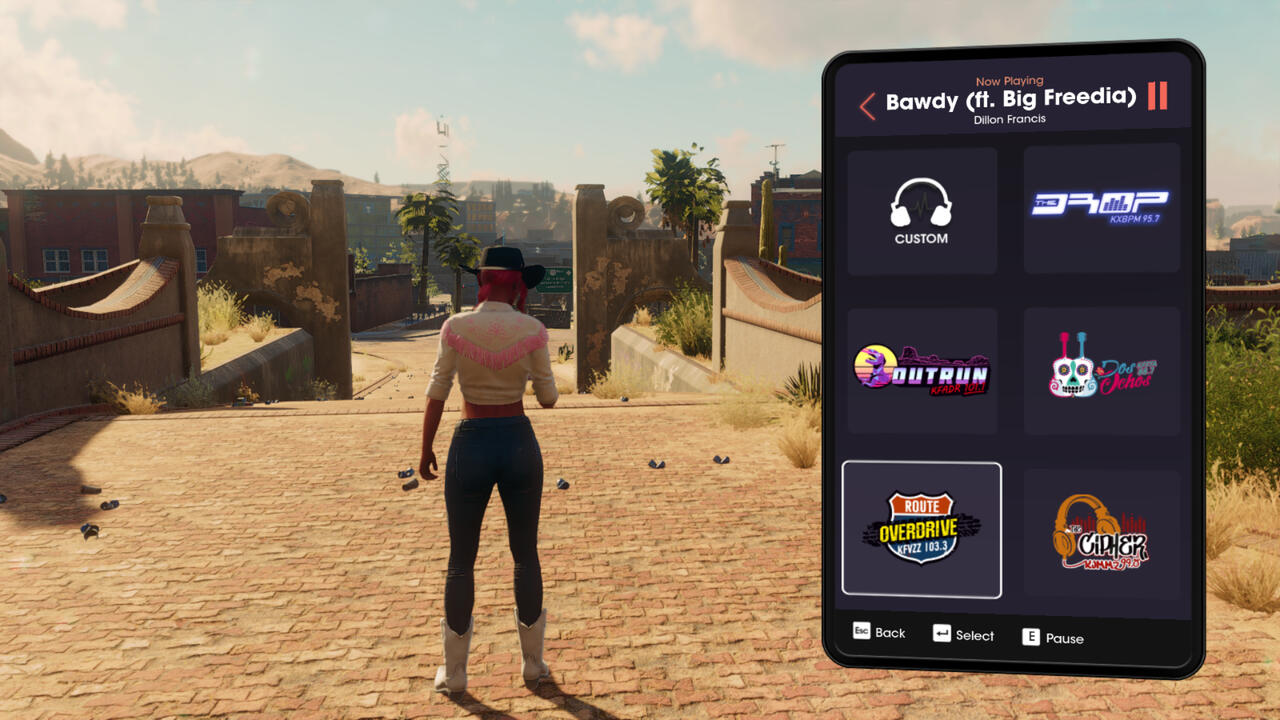This screenshot has height=720, width=1280.
Task: Click the E key icon beside Pause
Action: coord(1029,637)
